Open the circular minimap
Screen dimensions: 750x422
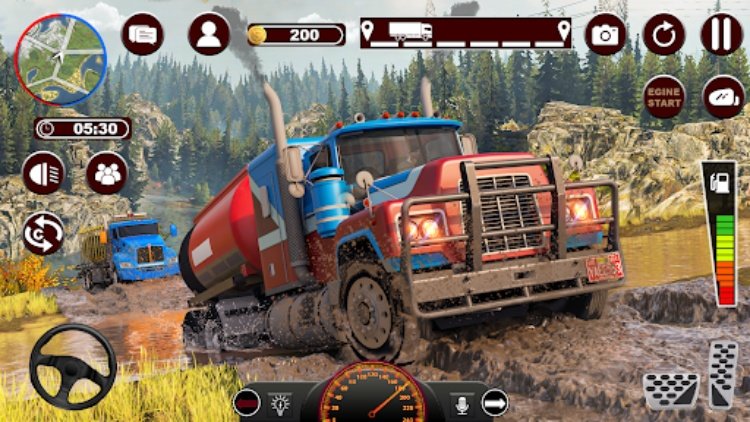coord(59,60)
